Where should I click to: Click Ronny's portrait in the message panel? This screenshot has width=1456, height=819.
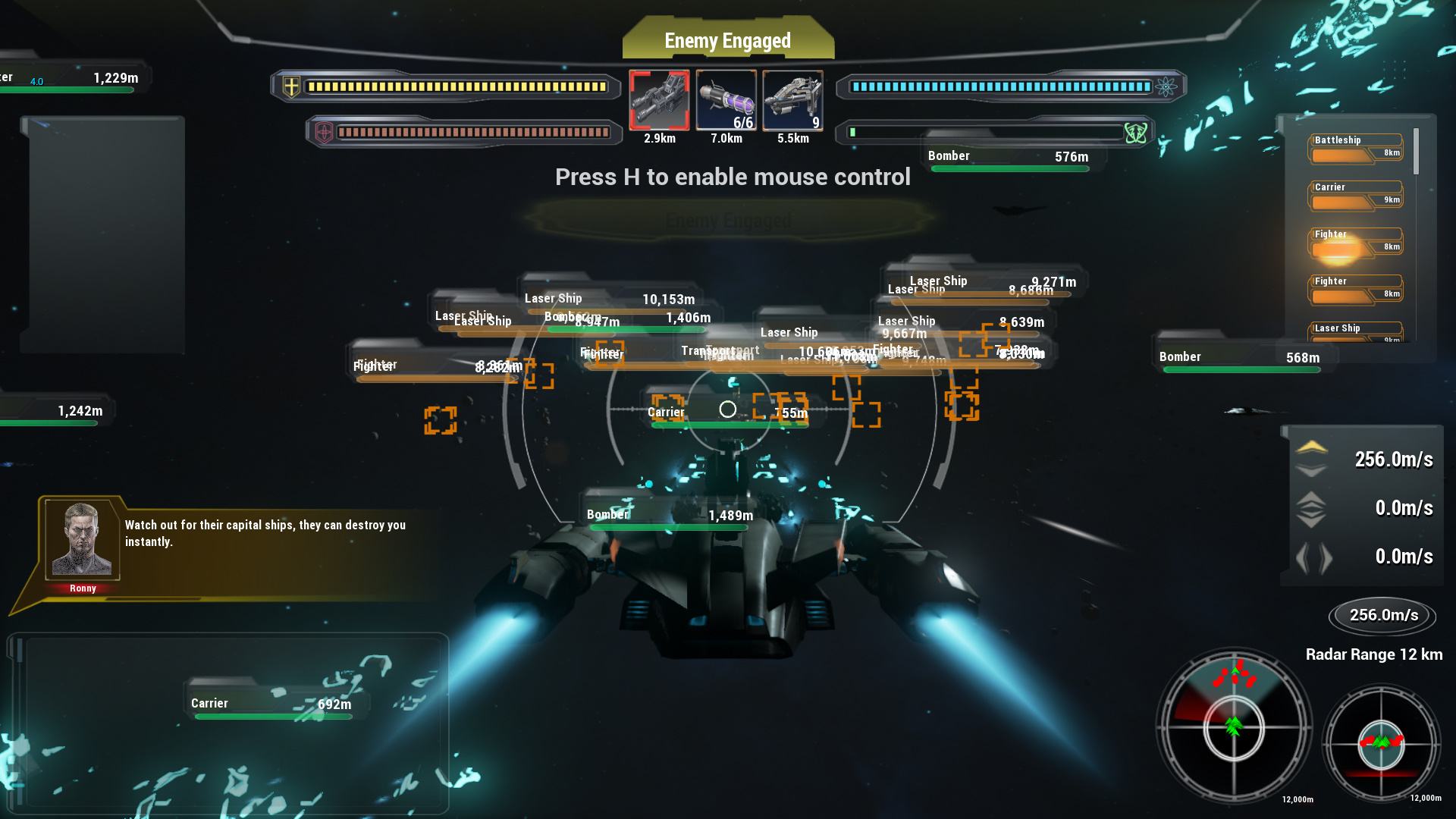point(81,540)
